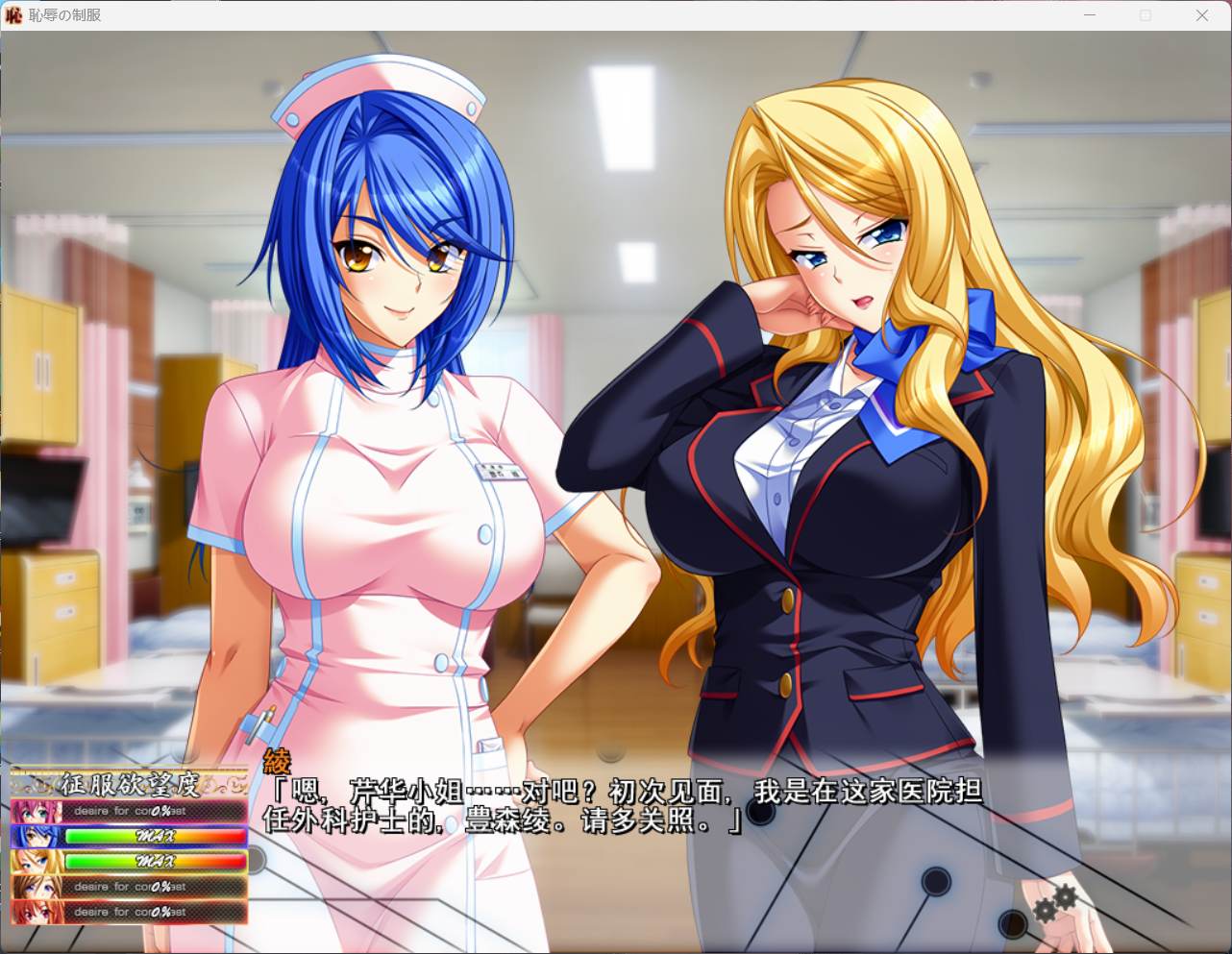Select the red-haired girl's portrait icon

pos(35,911)
